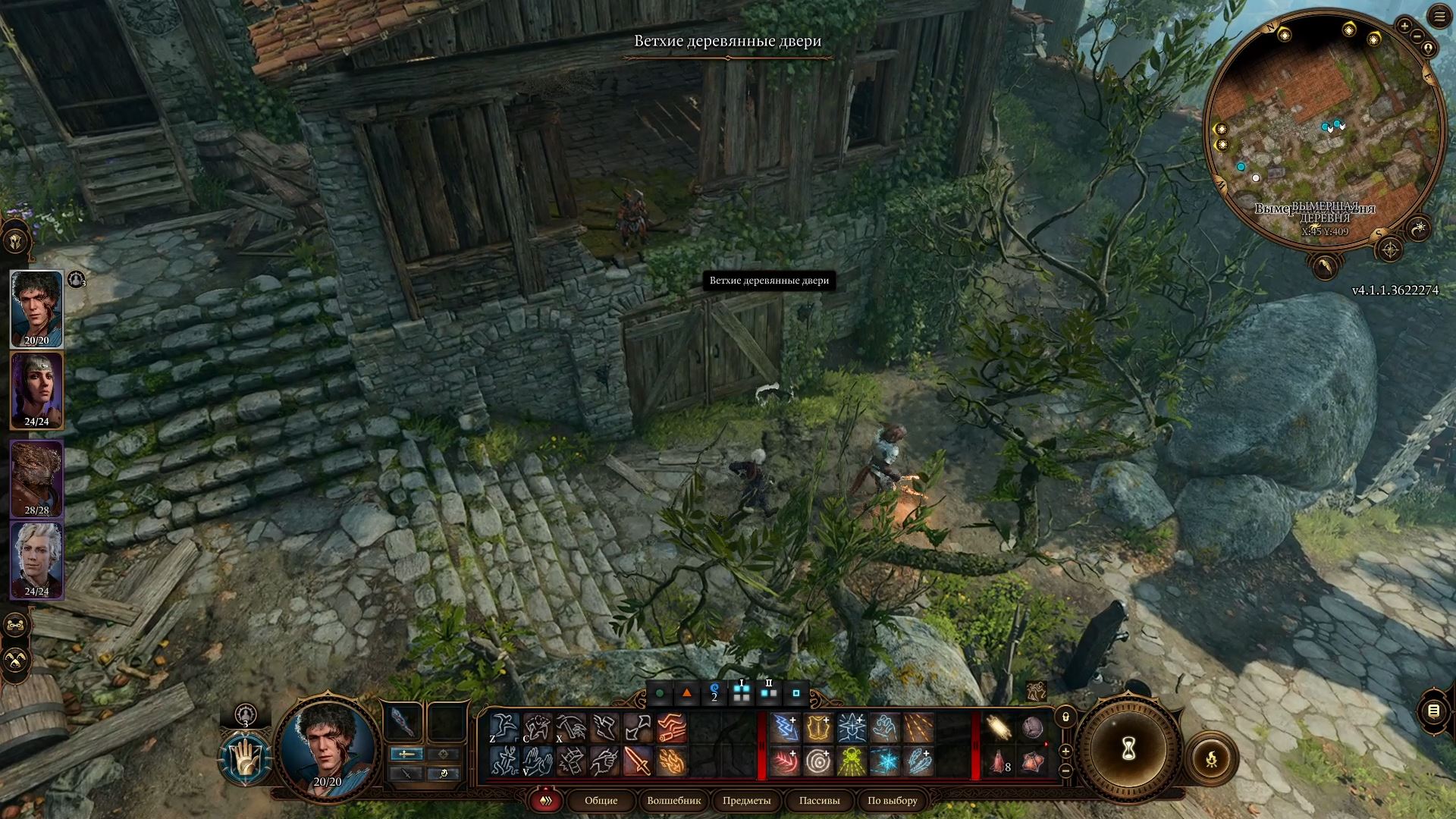This screenshot has height=819, width=1456.
Task: Select the Предметы hotbar tab
Action: (x=746, y=801)
